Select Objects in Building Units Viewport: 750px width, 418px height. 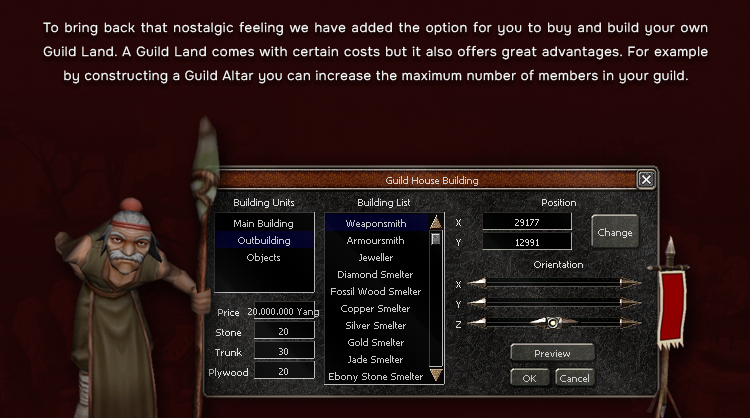pos(263,257)
